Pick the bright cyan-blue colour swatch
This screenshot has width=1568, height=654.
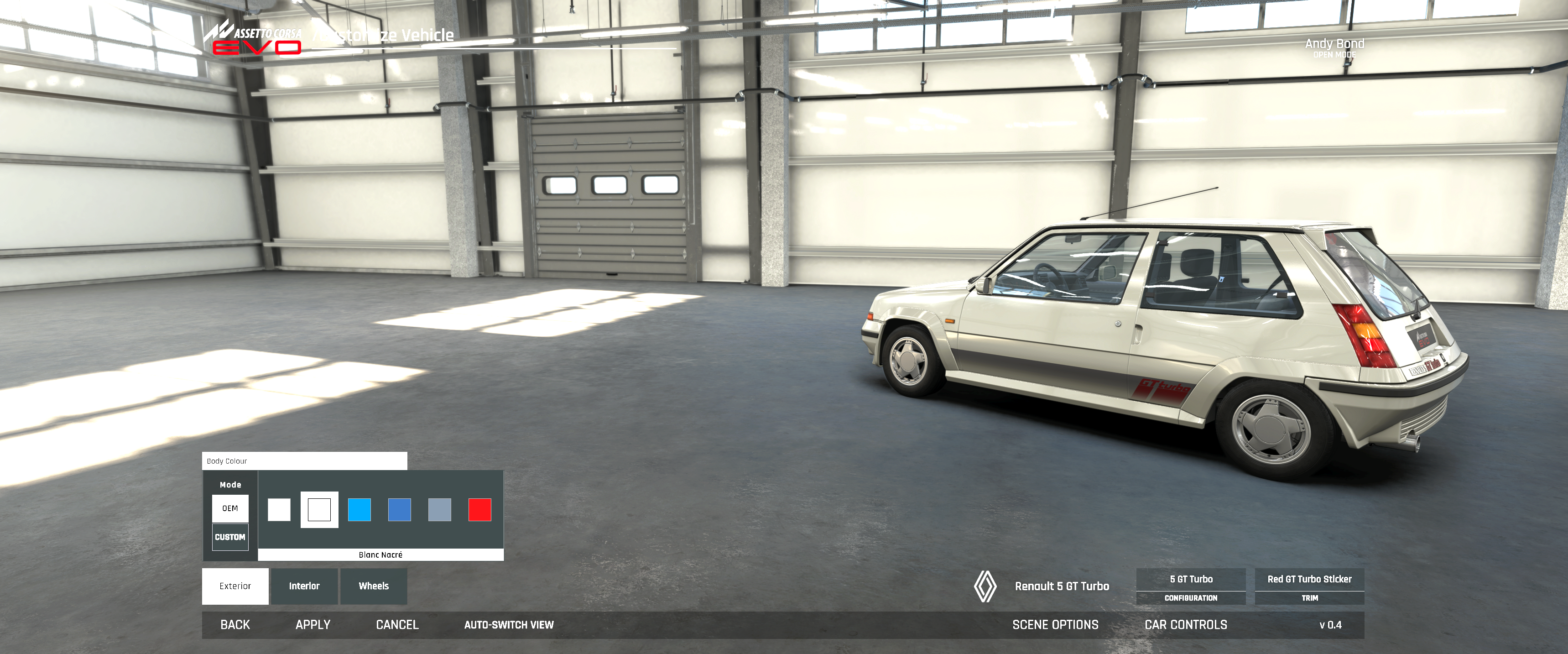(359, 510)
